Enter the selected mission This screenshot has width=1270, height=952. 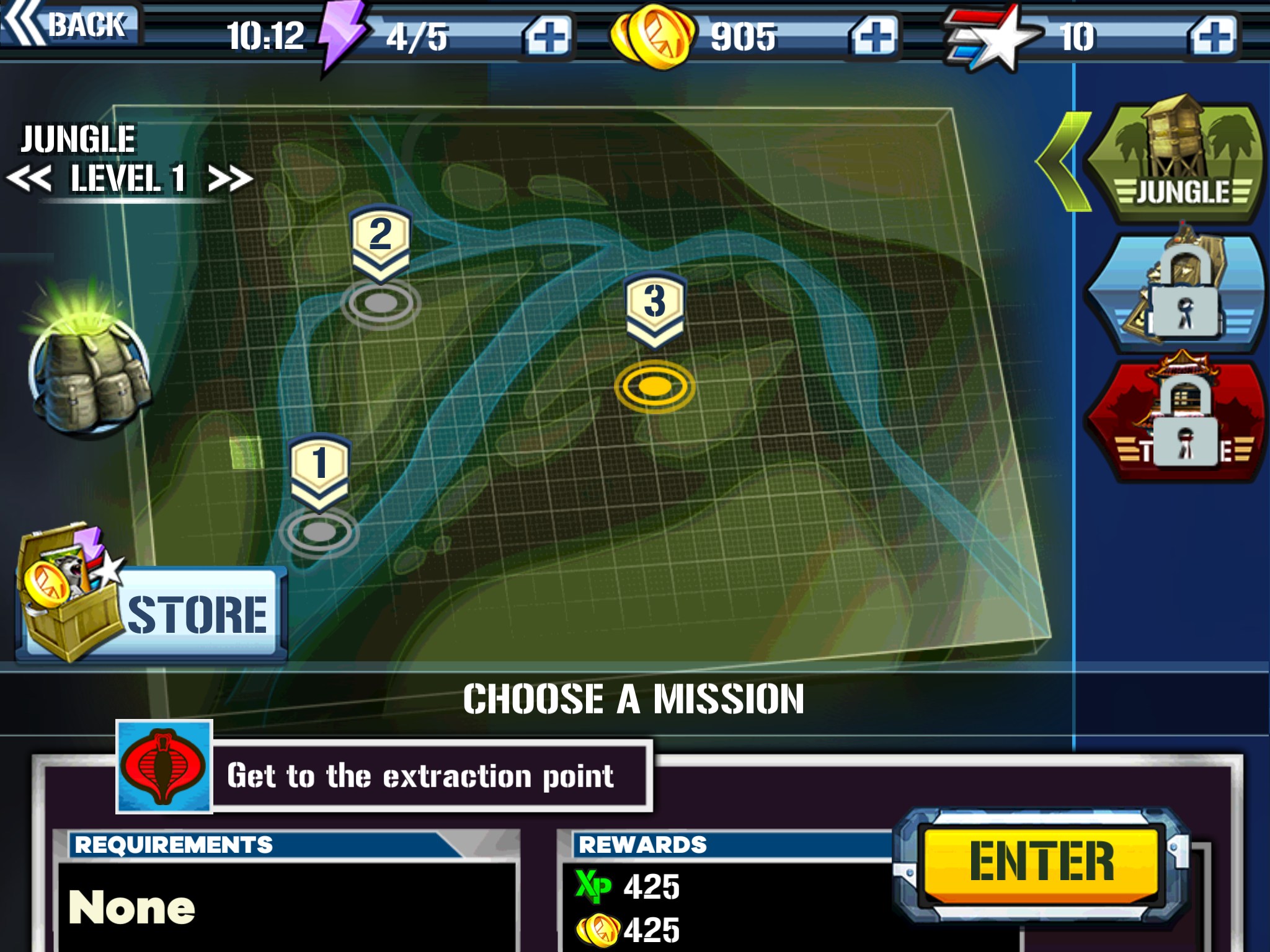coord(1041,862)
